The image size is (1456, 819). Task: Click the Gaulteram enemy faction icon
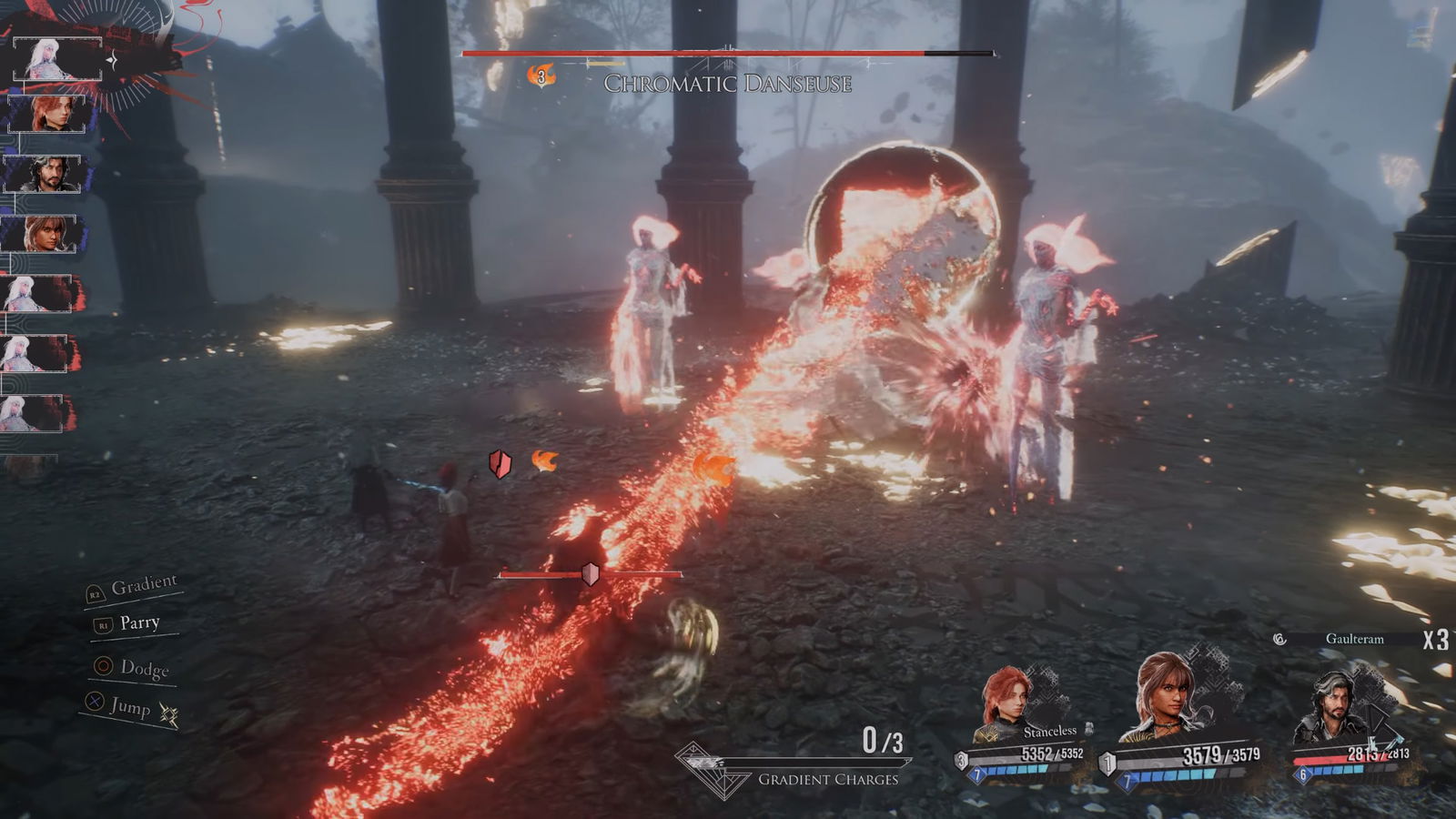[x=1279, y=638]
